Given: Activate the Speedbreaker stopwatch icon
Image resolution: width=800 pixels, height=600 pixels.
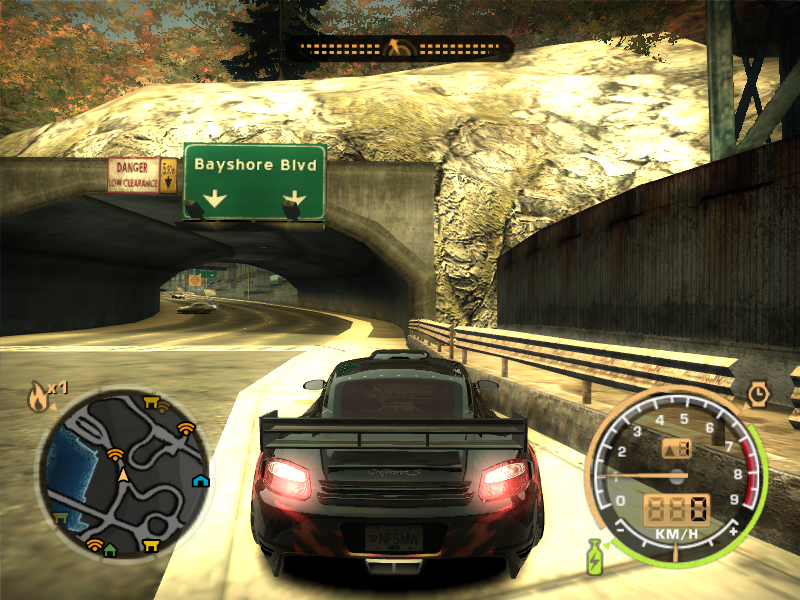Looking at the screenshot, I should pos(757,393).
